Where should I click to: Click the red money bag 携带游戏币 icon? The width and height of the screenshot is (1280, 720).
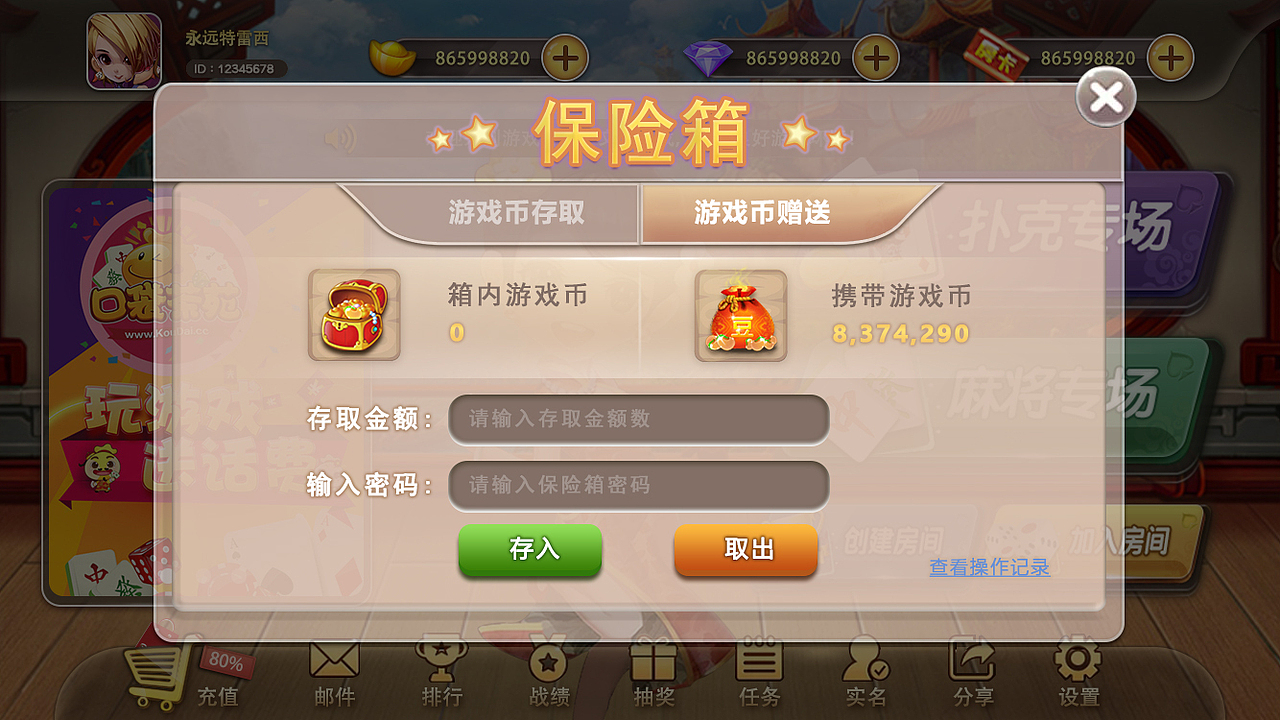(740, 315)
